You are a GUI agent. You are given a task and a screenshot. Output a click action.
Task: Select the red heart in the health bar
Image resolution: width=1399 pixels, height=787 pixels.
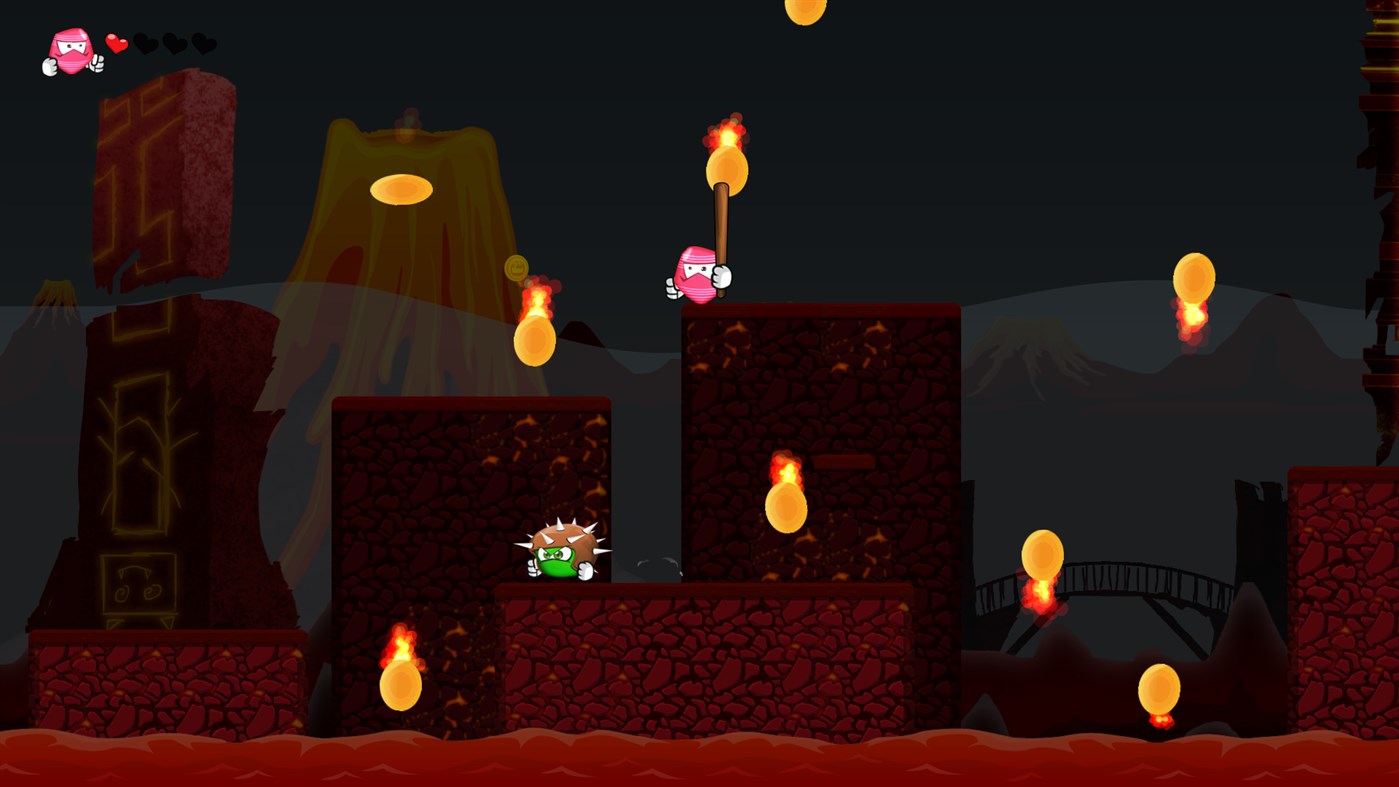pyautogui.click(x=115, y=43)
